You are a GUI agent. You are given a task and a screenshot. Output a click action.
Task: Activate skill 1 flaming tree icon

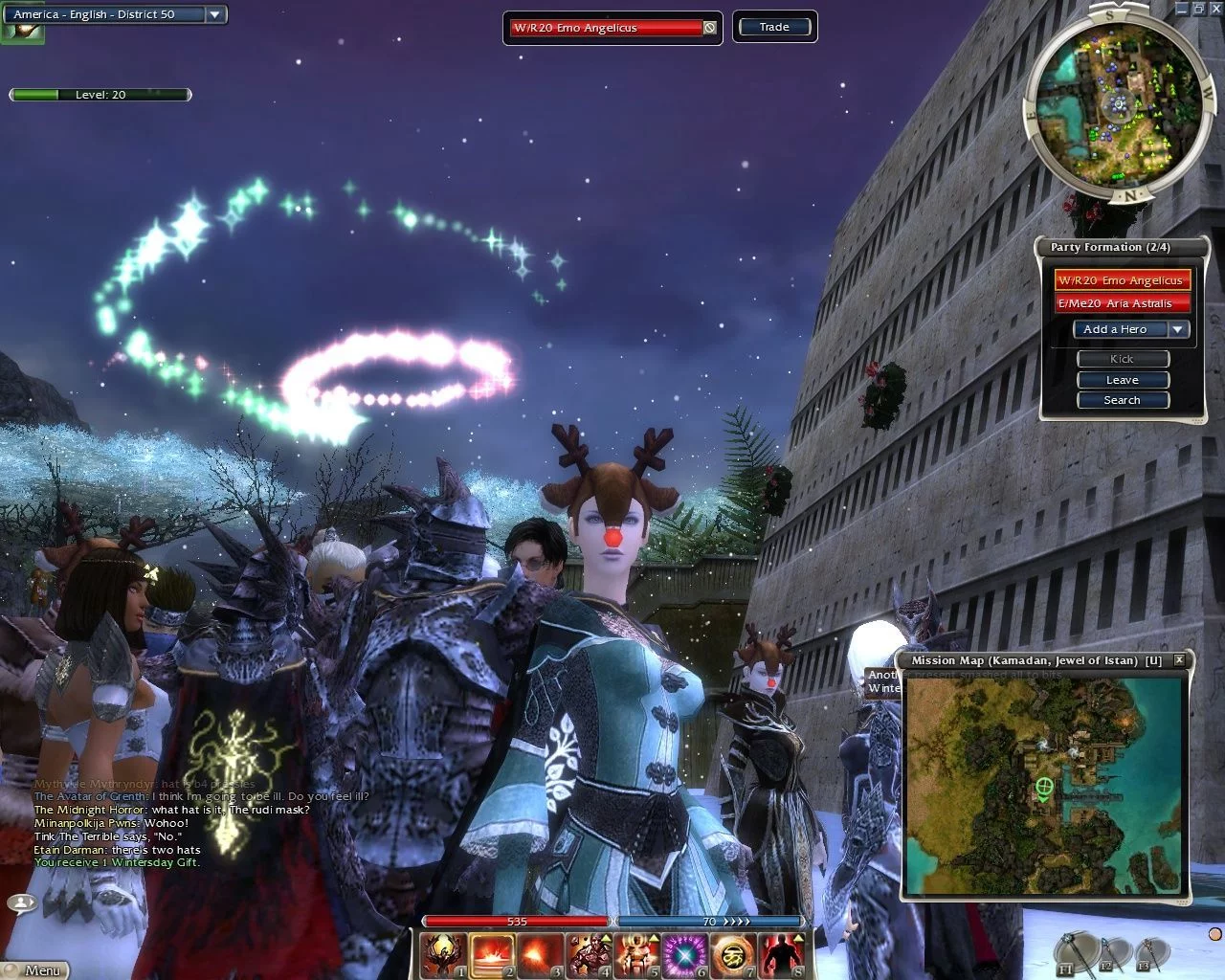tap(444, 954)
